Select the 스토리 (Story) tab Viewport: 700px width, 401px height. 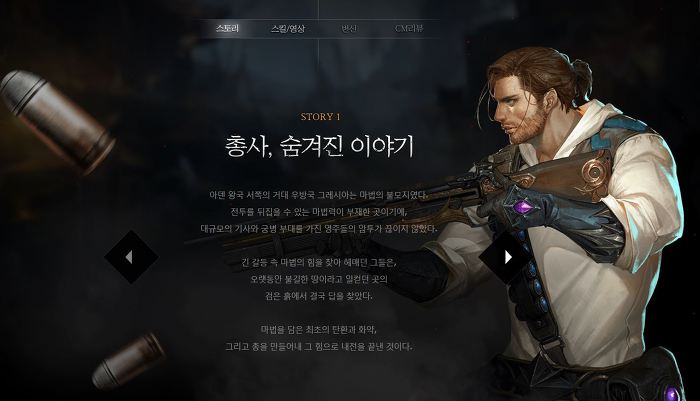click(x=227, y=28)
